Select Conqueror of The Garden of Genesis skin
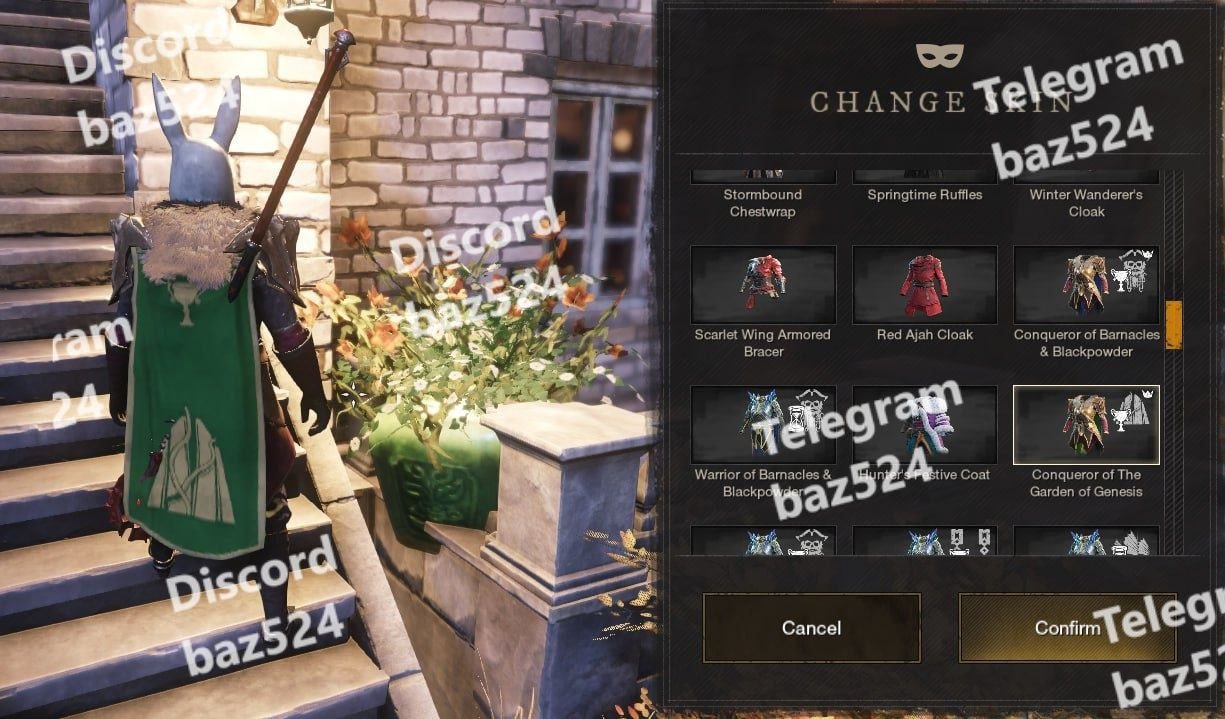Screen dimensions: 1225x719 pos(1086,426)
